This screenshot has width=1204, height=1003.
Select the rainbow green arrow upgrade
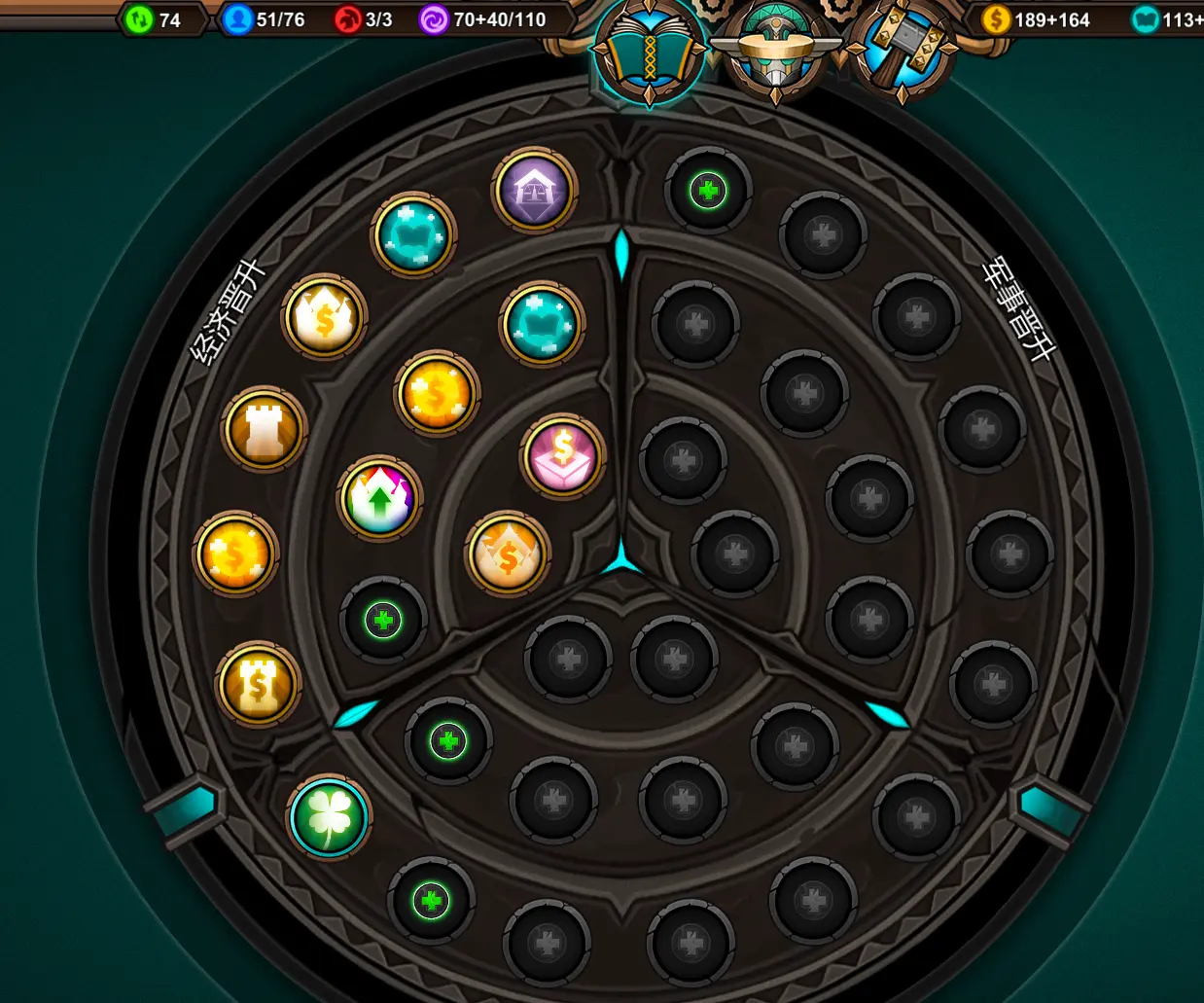click(x=379, y=498)
